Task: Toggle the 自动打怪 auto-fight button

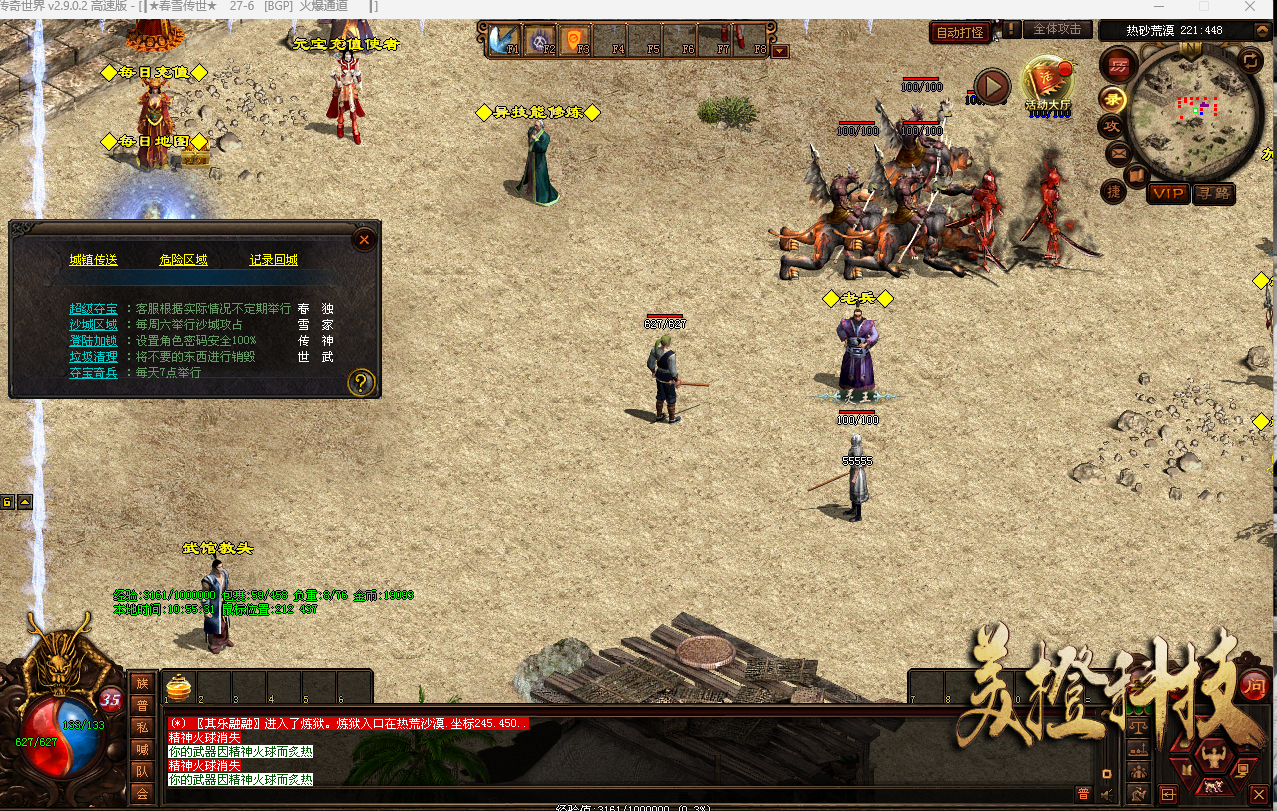Action: [x=959, y=32]
